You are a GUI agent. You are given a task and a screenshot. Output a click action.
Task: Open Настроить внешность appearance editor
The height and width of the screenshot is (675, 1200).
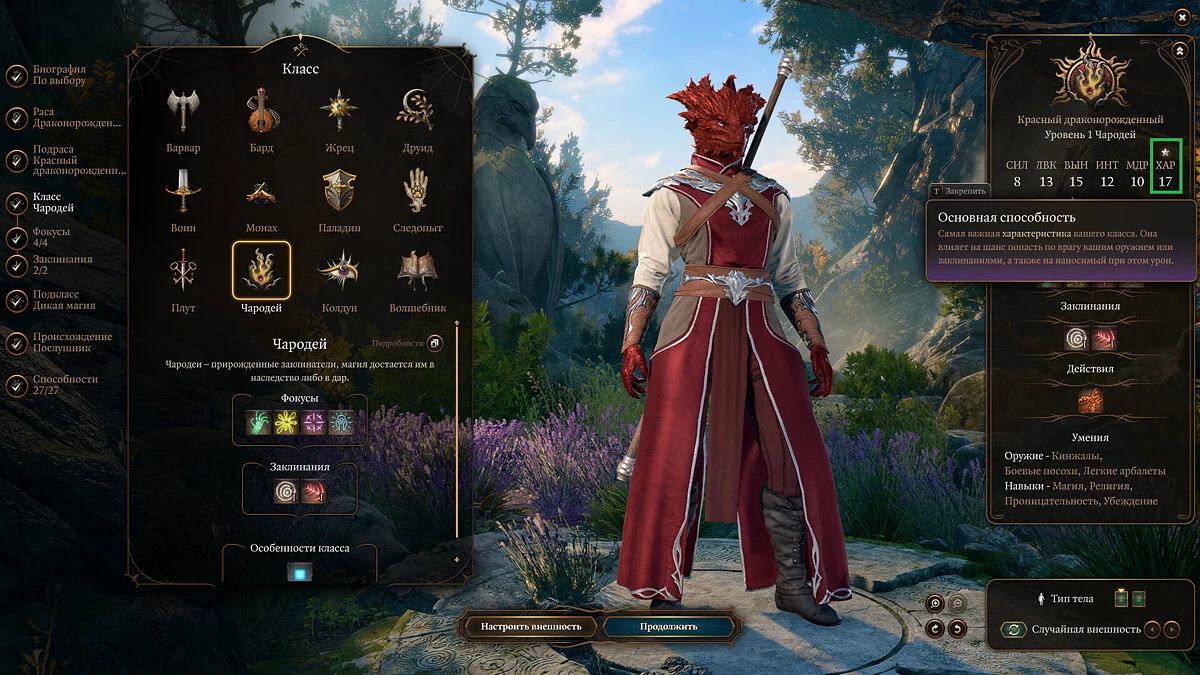pyautogui.click(x=531, y=627)
